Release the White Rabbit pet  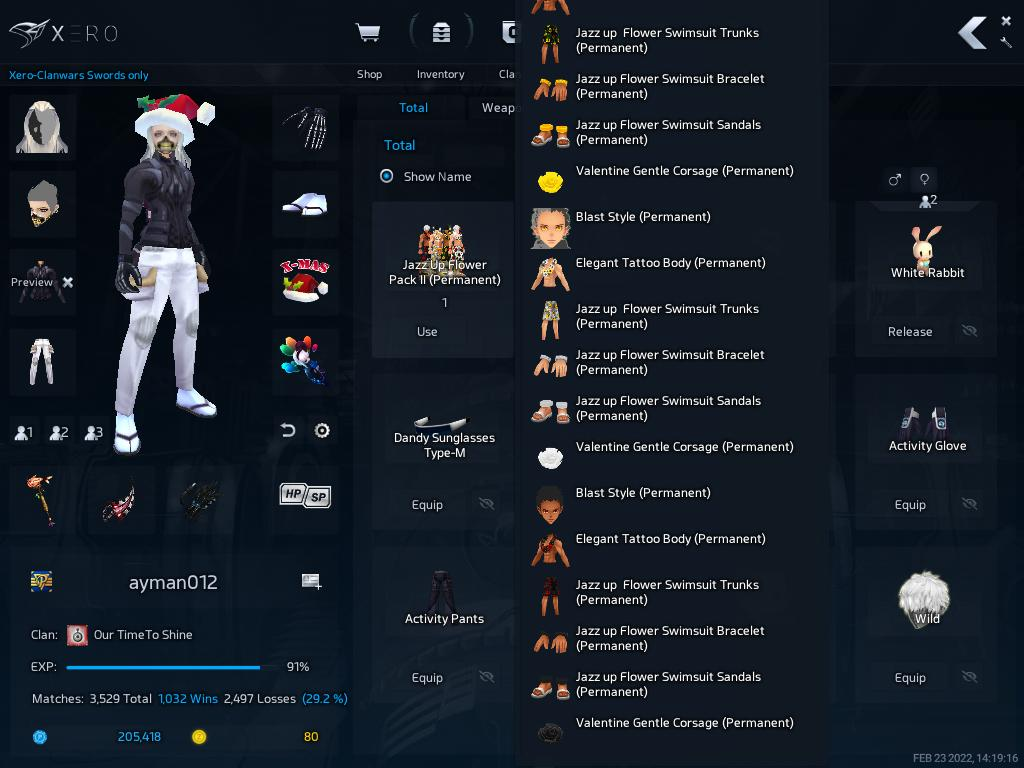click(x=909, y=332)
